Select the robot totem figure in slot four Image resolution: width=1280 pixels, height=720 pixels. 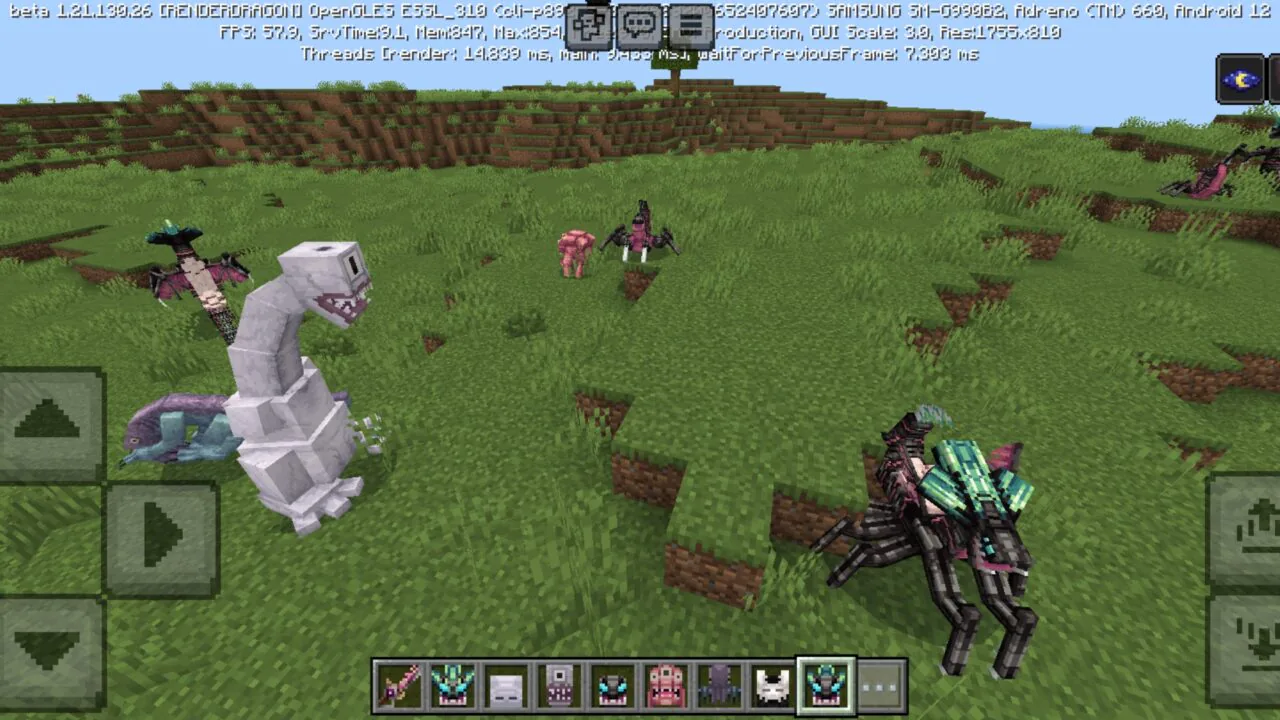click(558, 684)
